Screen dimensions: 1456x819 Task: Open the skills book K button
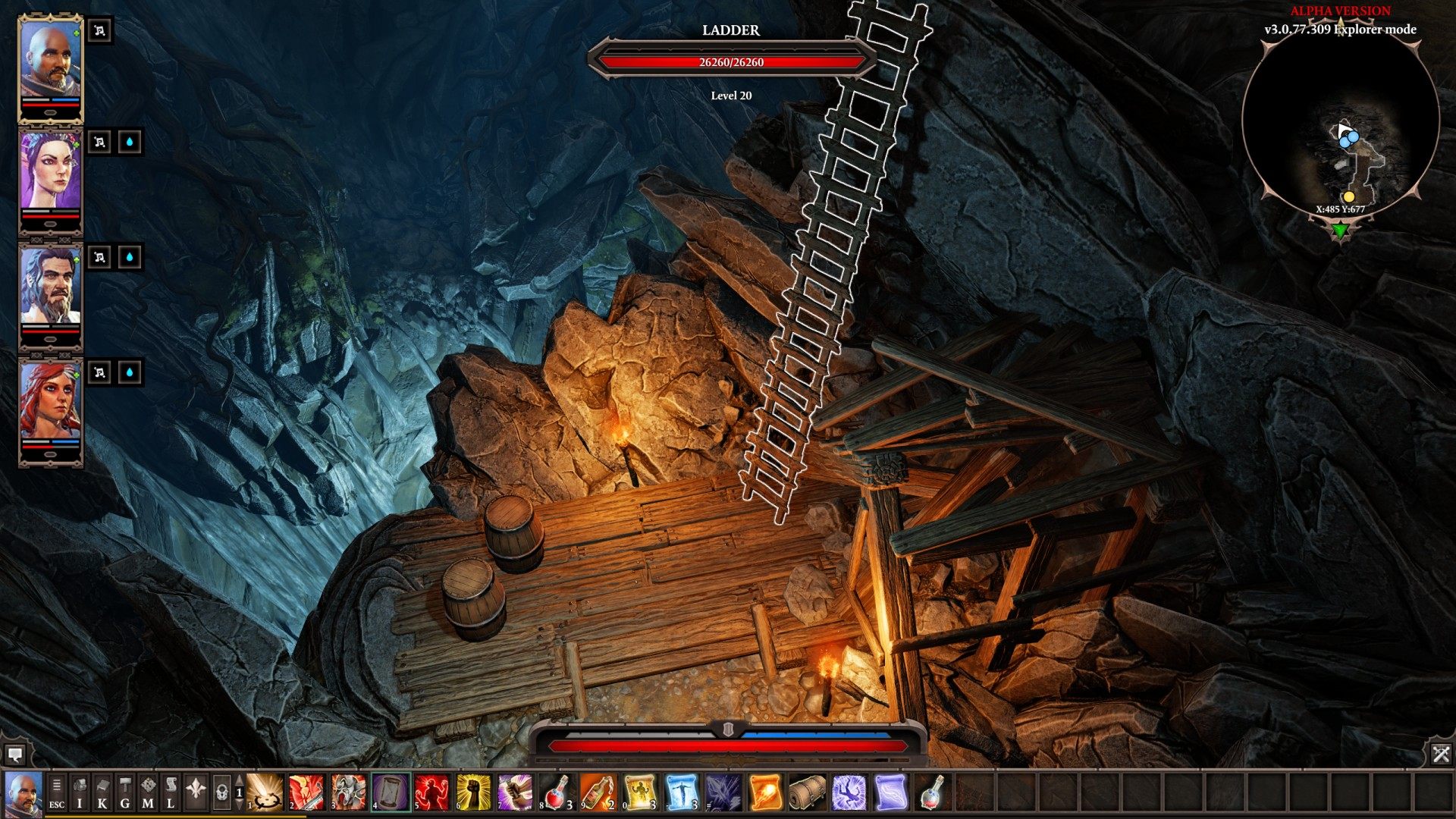[102, 793]
